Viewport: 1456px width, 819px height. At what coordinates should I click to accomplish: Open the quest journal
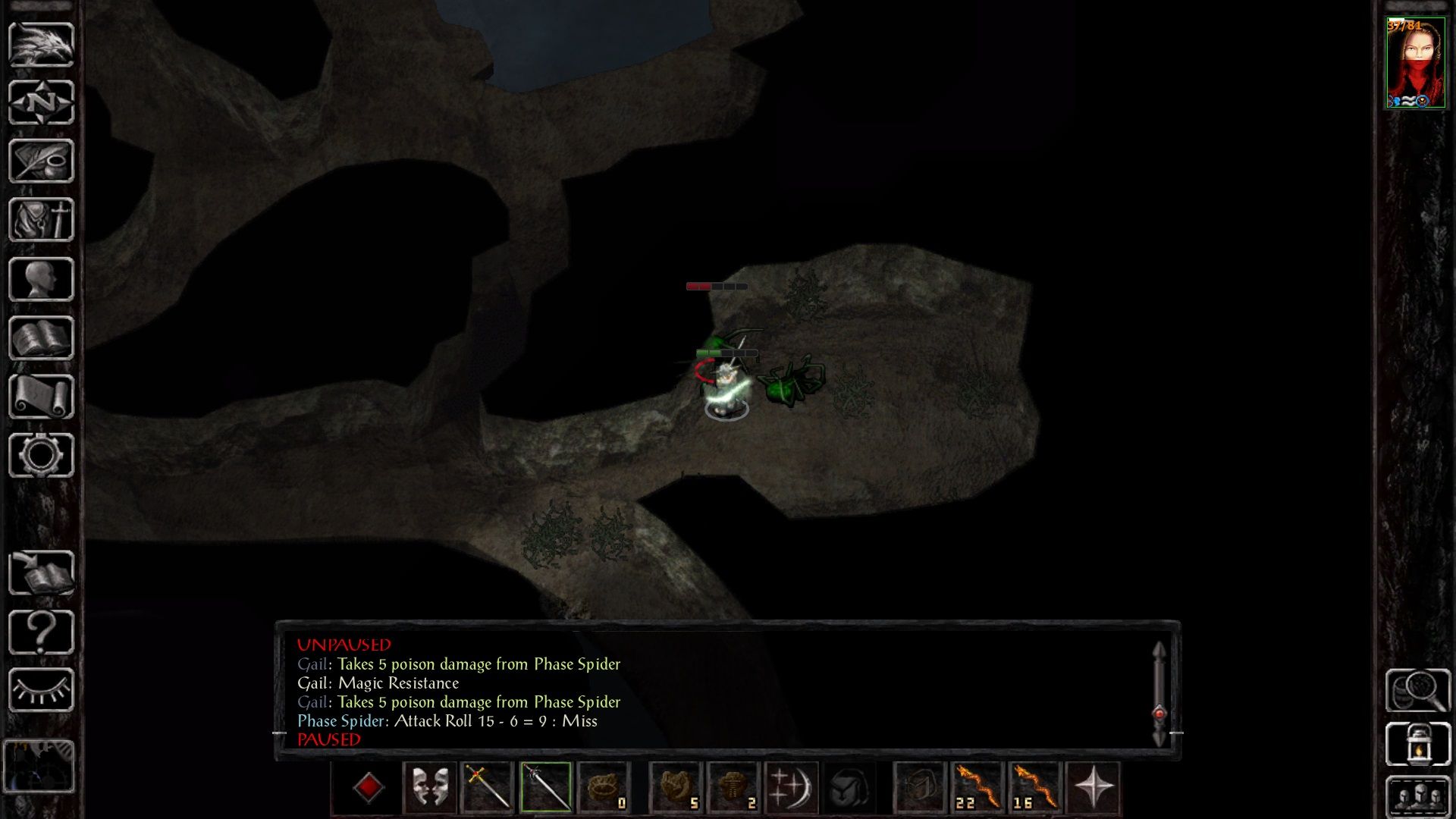42,159
